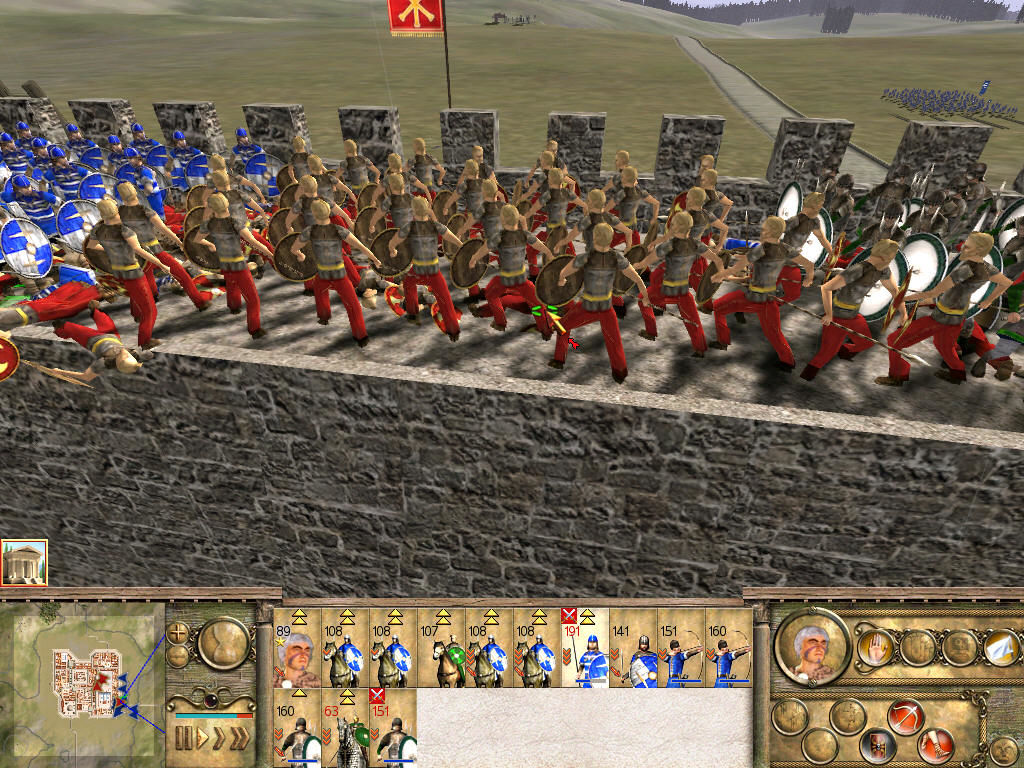1024x768 pixels.
Task: Select green-shield cavalry card showing 107 men
Action: (441, 648)
